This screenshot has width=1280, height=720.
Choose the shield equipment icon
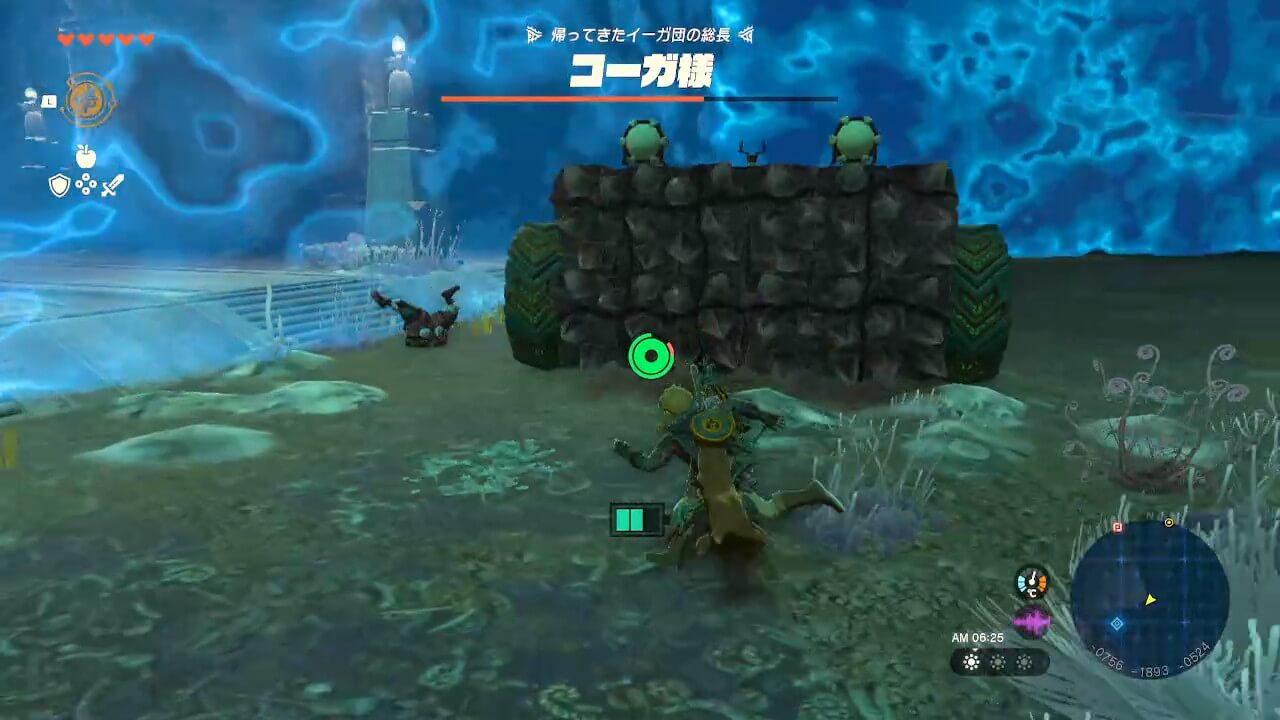59,185
